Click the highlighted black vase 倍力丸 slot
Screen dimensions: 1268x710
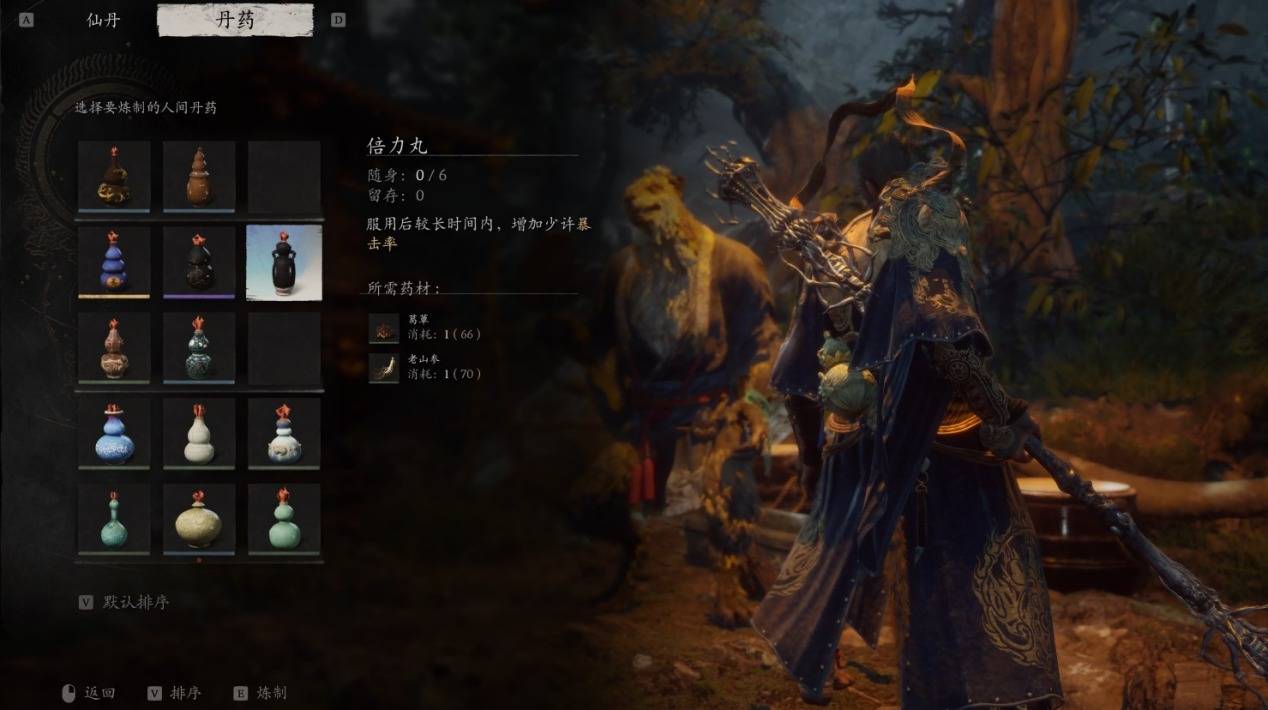pyautogui.click(x=284, y=261)
